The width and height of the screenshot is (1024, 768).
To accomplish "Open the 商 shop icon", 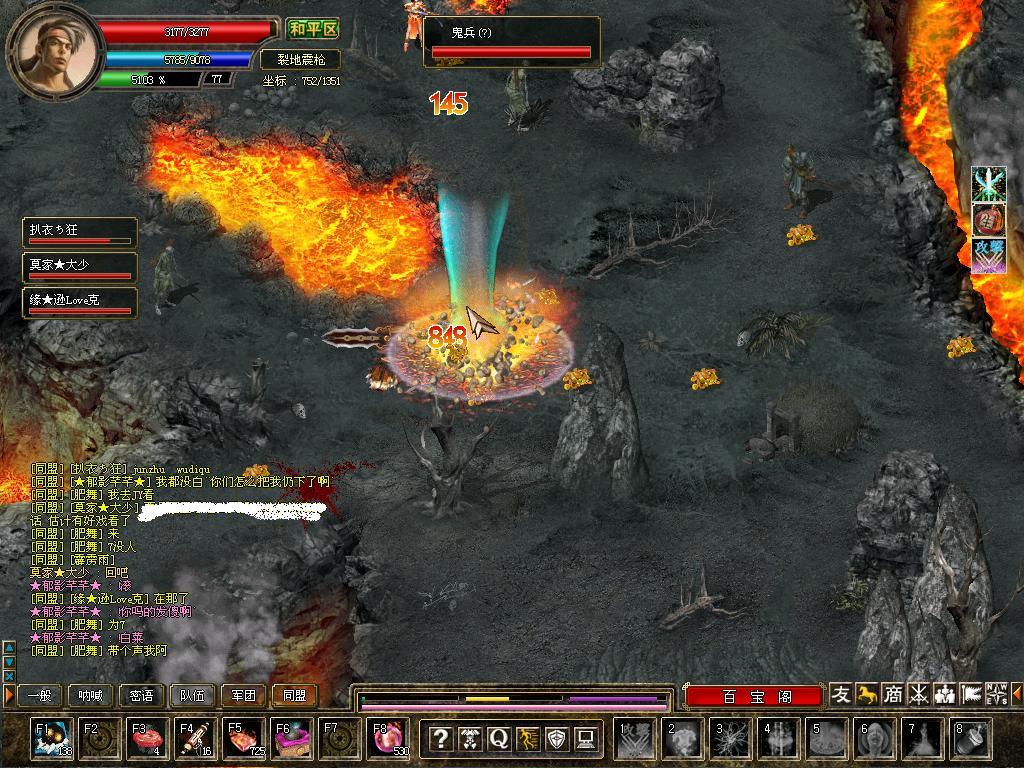I will coord(893,694).
